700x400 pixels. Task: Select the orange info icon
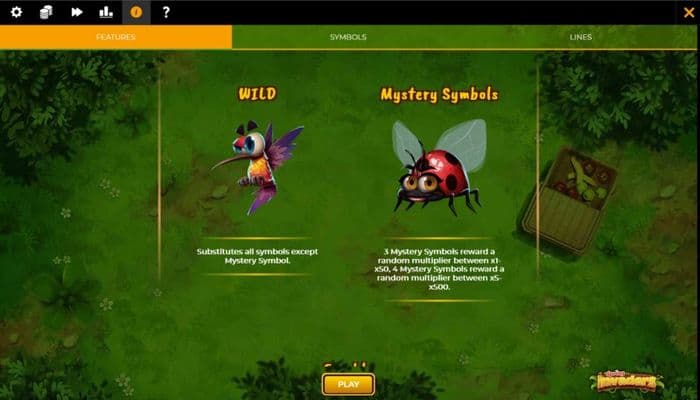point(136,12)
